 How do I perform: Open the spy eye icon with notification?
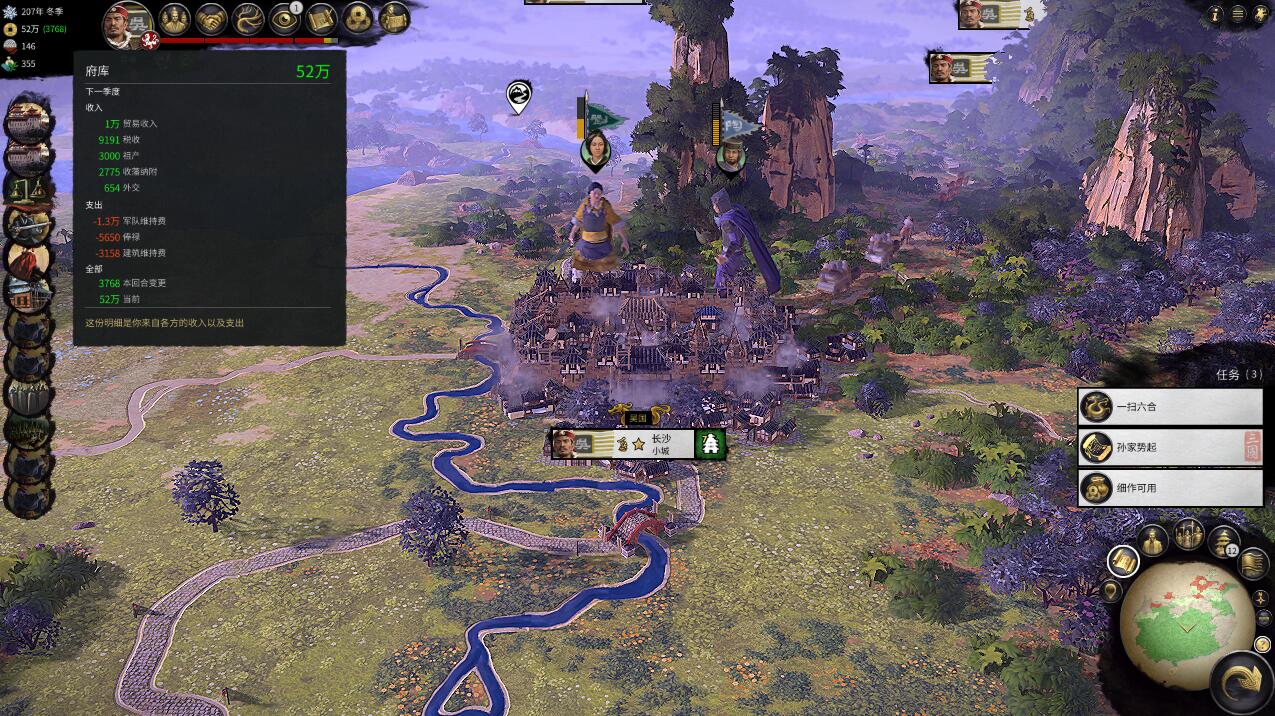click(x=284, y=19)
